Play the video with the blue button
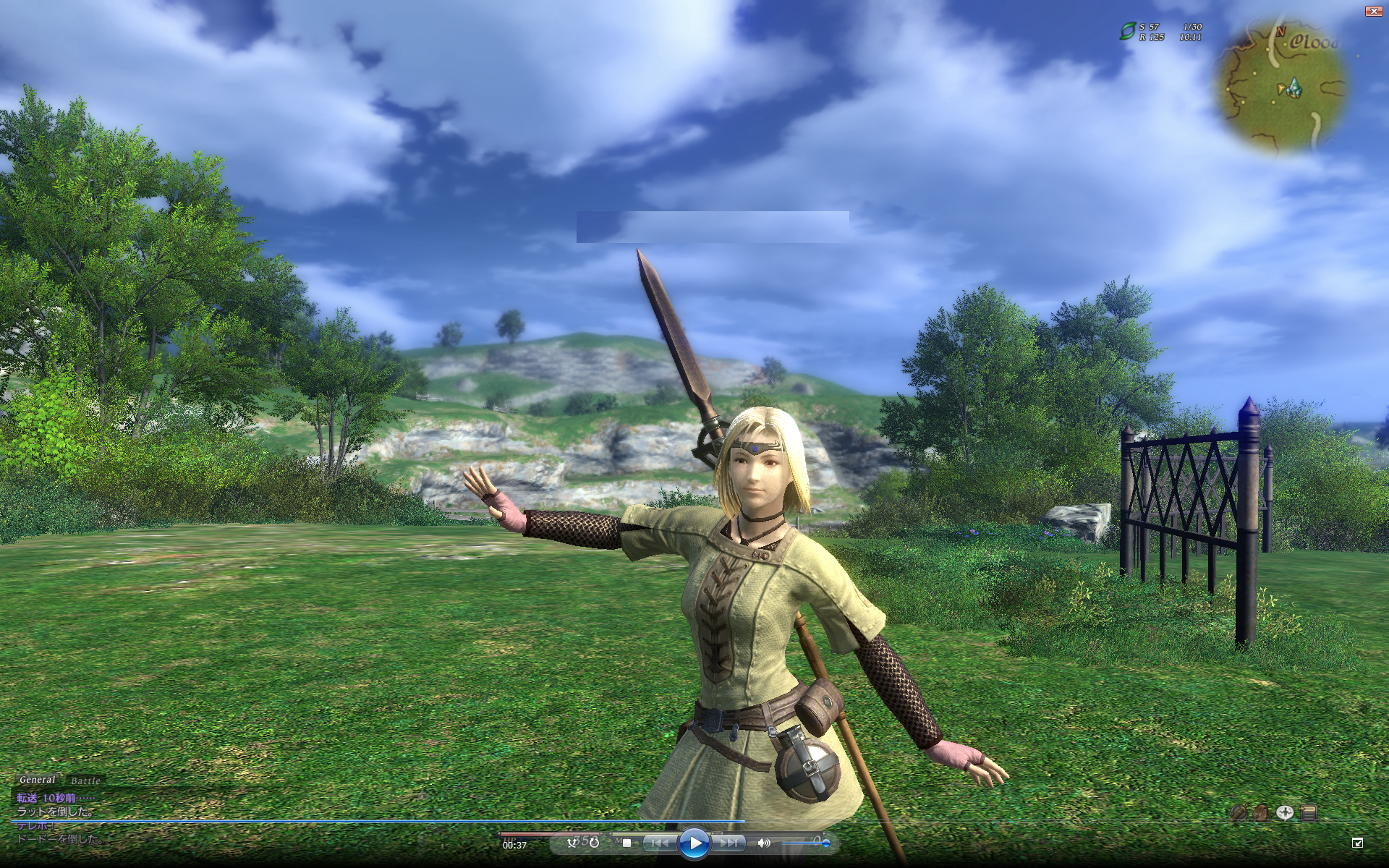This screenshot has height=868, width=1389. 694,843
